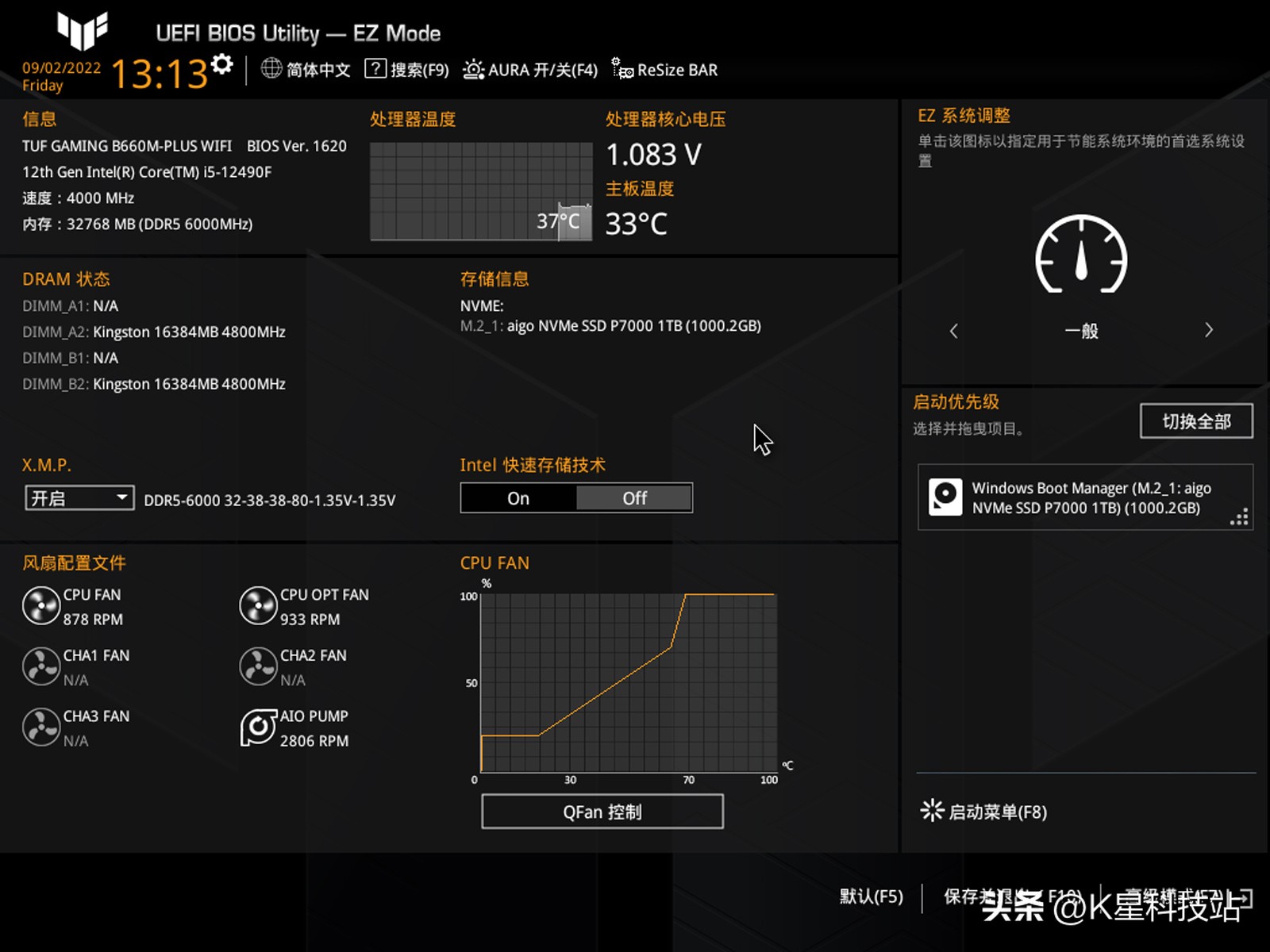1270x952 pixels.
Task: Click the AURA 开/关 lighting icon
Action: pos(475,69)
